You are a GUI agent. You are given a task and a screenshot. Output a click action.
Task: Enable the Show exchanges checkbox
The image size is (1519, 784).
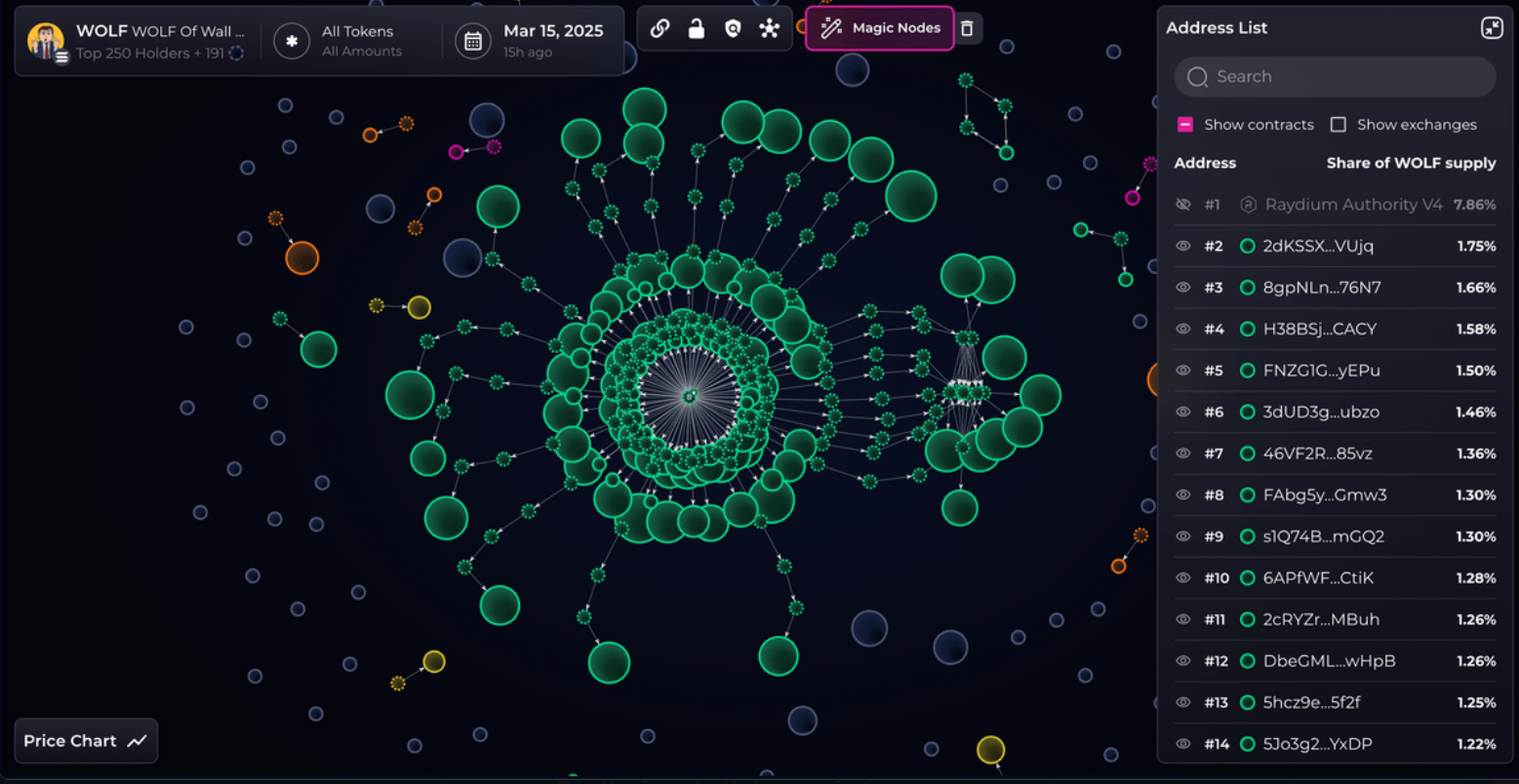pos(1339,125)
